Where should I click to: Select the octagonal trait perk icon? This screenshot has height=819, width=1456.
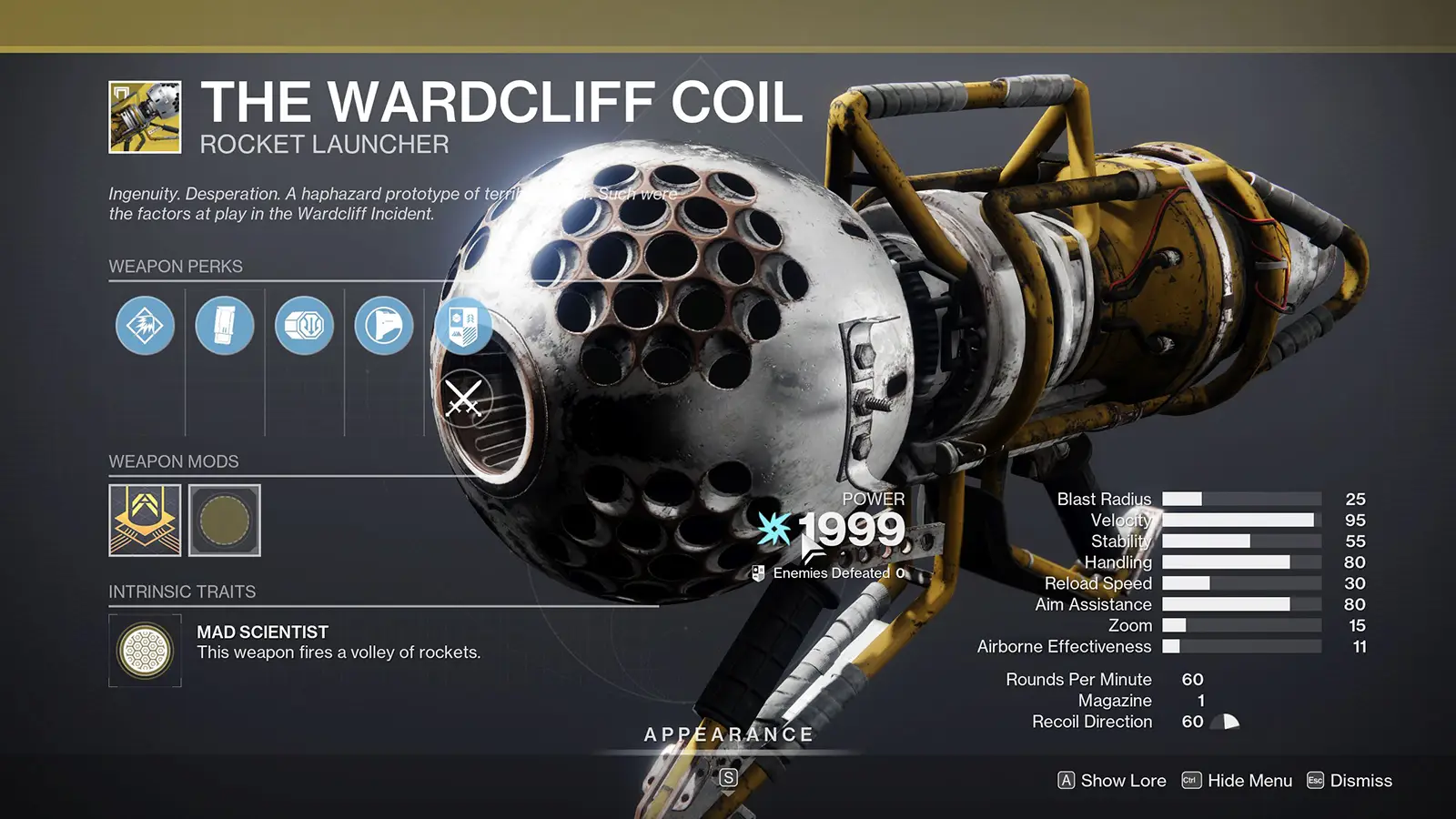pyautogui.click(x=306, y=325)
